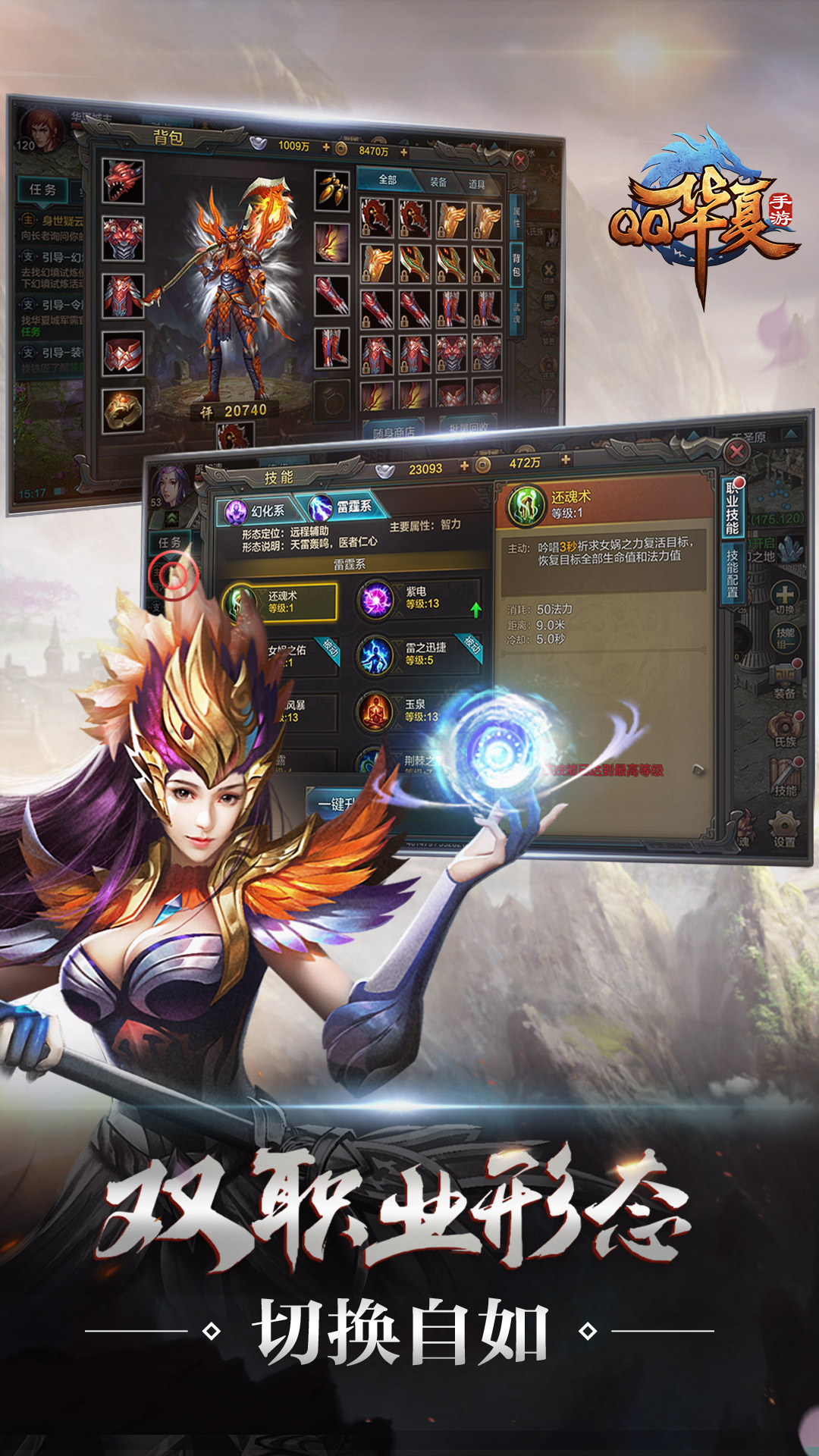Select the 紫电 skill entry

coord(418,598)
